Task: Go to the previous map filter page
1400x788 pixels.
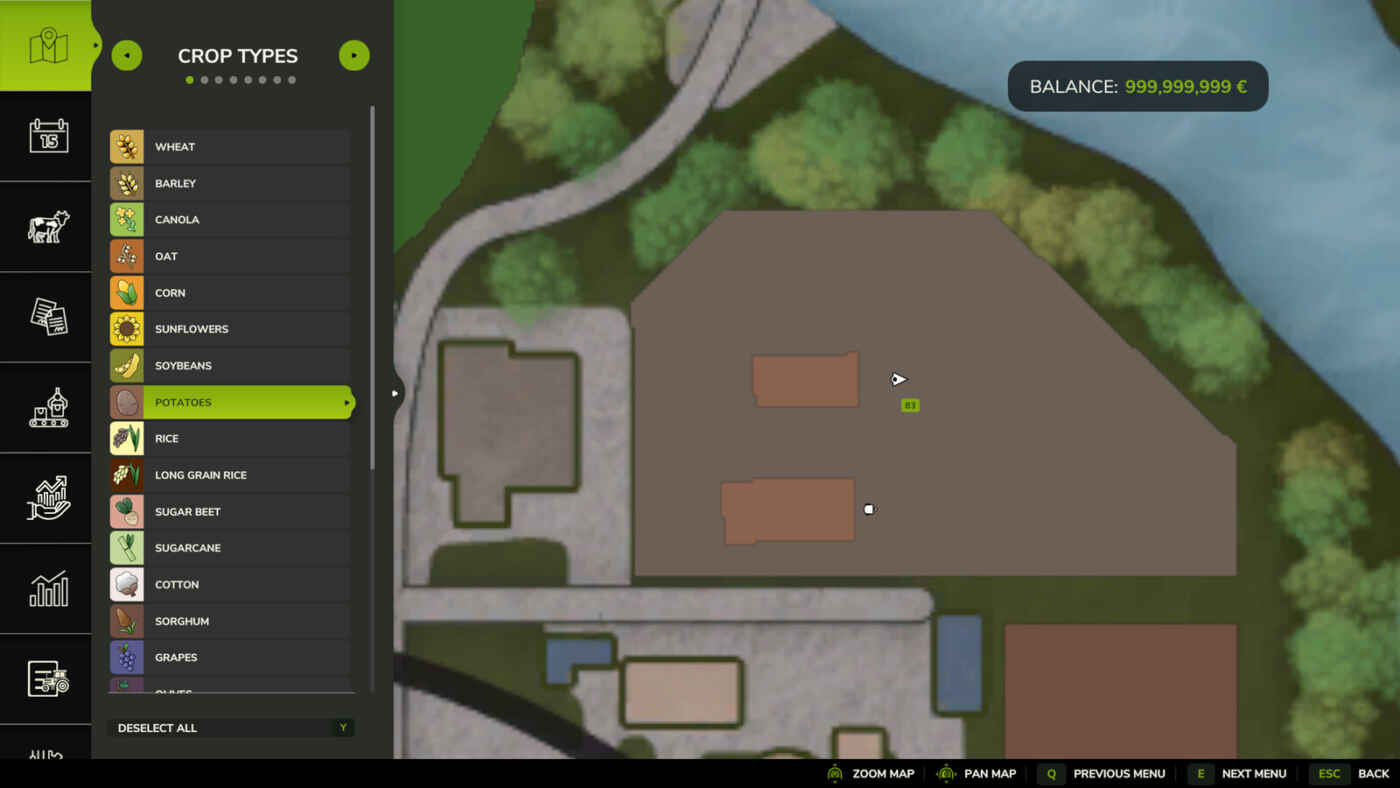Action: point(127,56)
